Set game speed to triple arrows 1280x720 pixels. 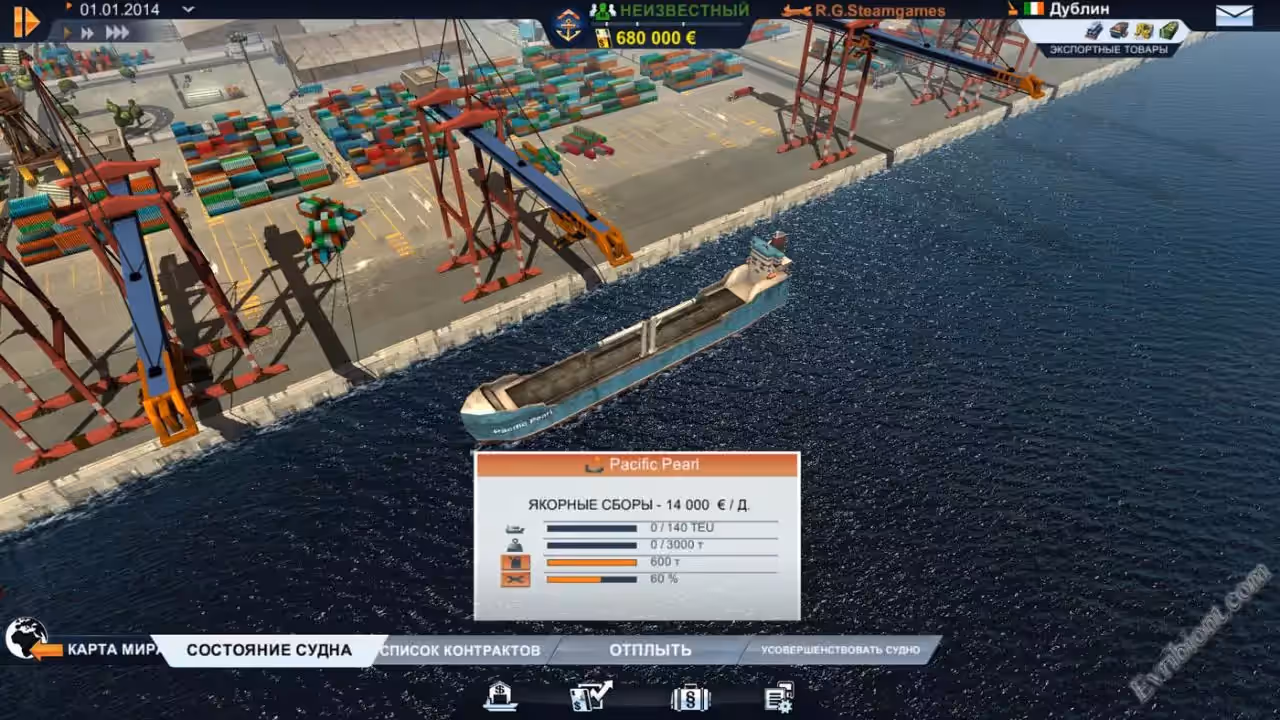pyautogui.click(x=117, y=33)
